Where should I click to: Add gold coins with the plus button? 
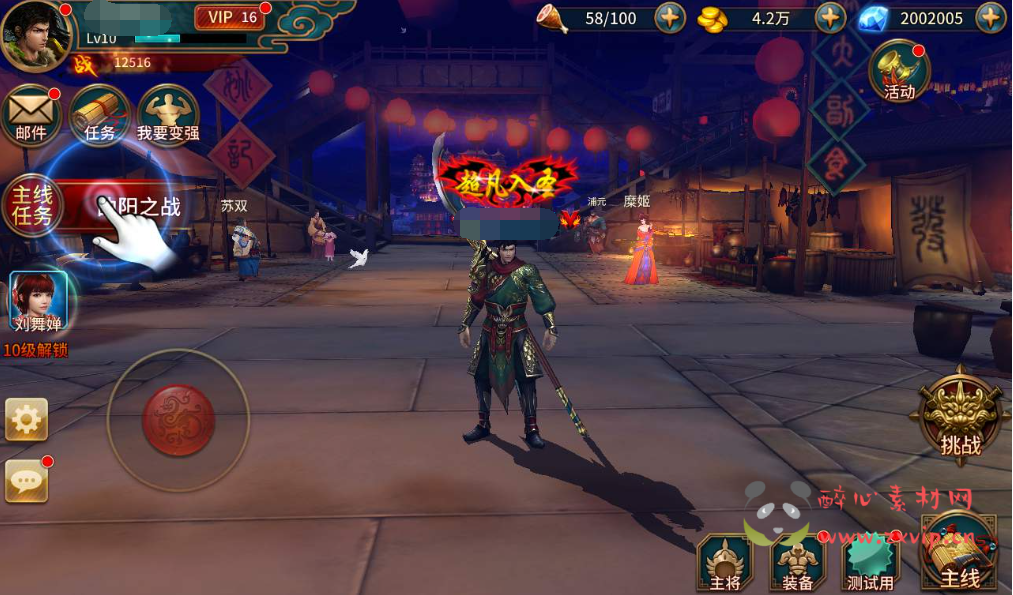click(830, 17)
